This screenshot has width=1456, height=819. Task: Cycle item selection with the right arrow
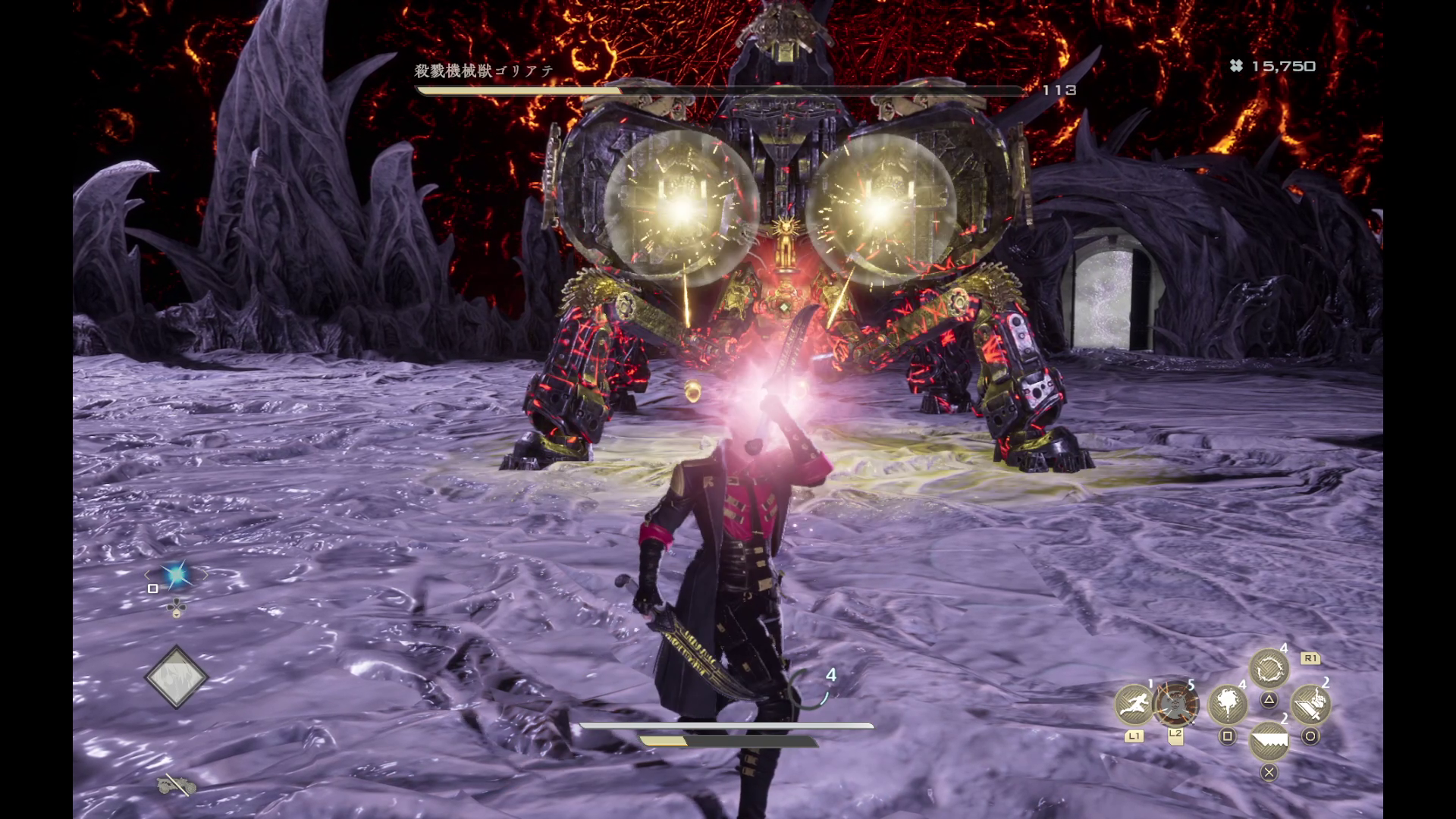coord(205,576)
